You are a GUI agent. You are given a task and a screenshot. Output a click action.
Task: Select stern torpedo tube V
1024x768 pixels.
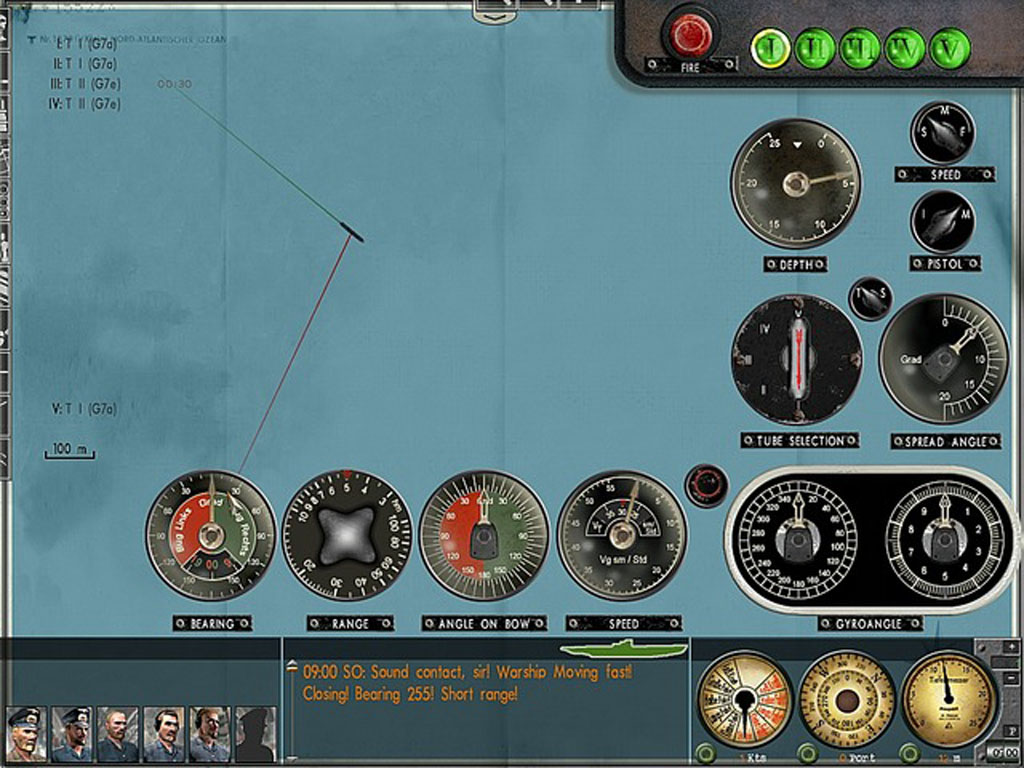949,48
